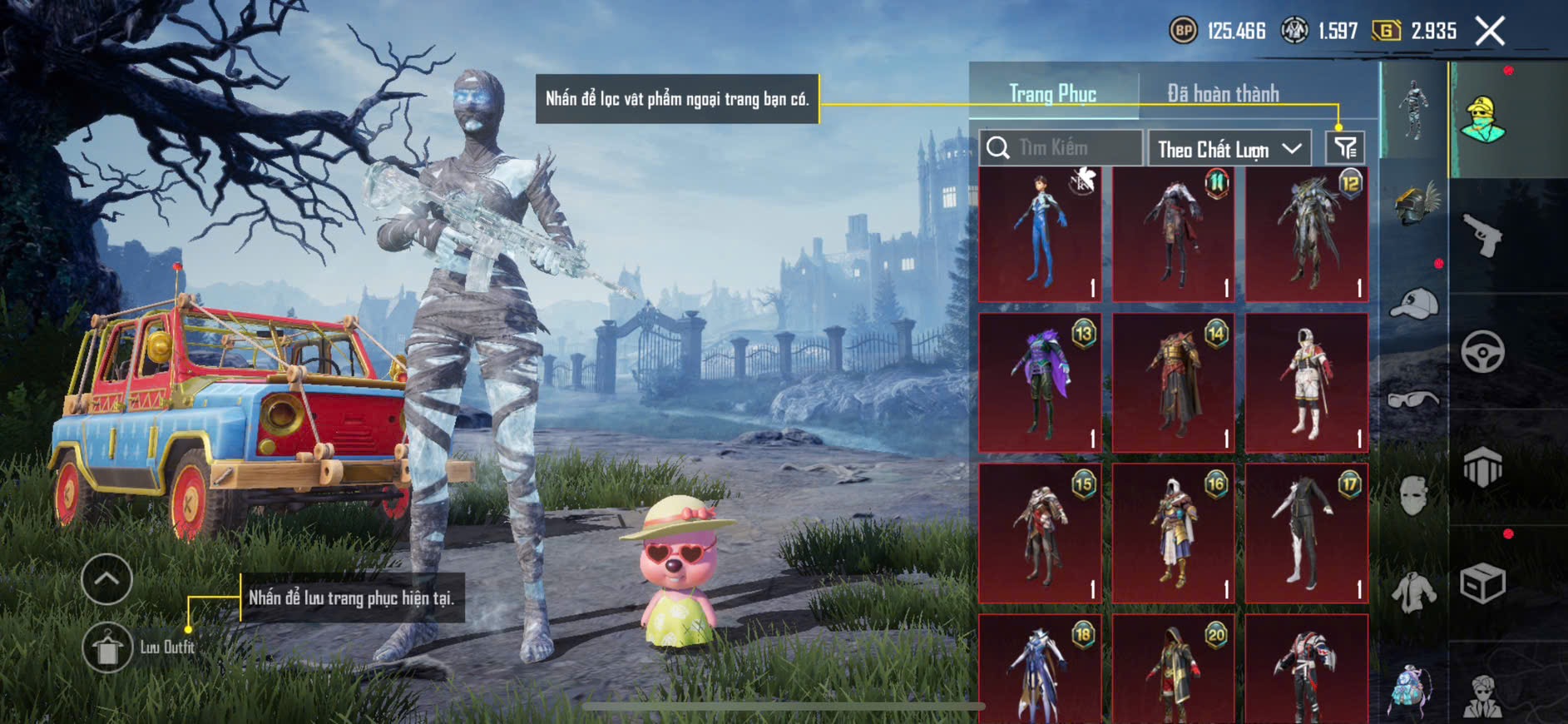Screen dimensions: 1568x724
Task: Open the Đã hoàn thành tab
Action: click(1223, 94)
